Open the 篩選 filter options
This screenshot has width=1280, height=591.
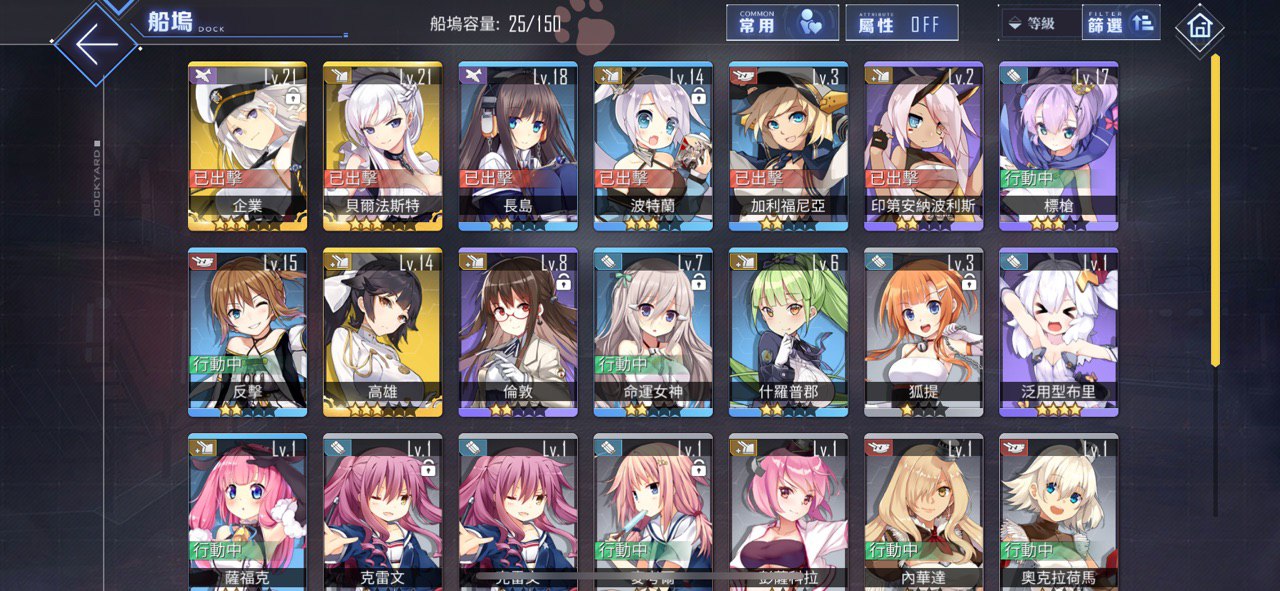[1120, 23]
